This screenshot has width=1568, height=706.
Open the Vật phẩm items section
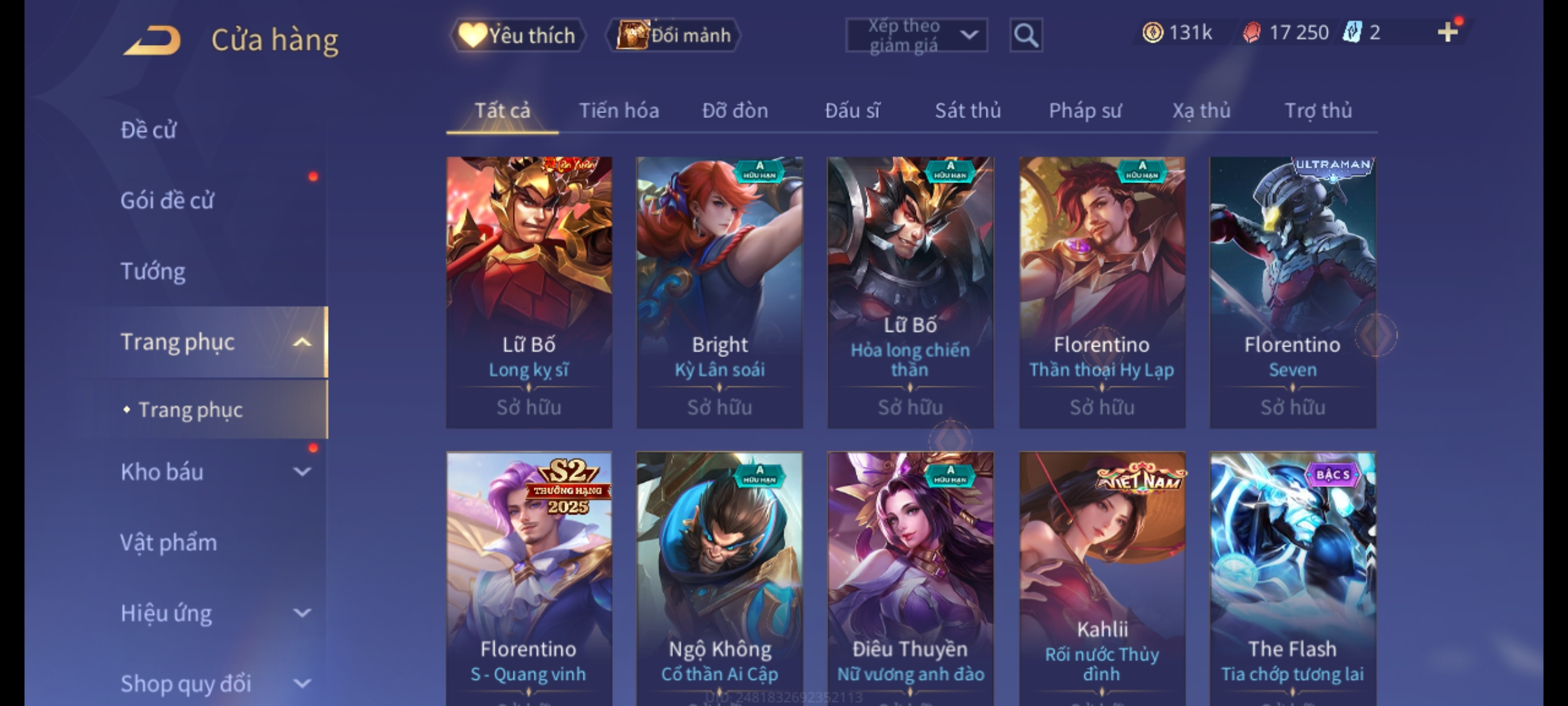169,543
